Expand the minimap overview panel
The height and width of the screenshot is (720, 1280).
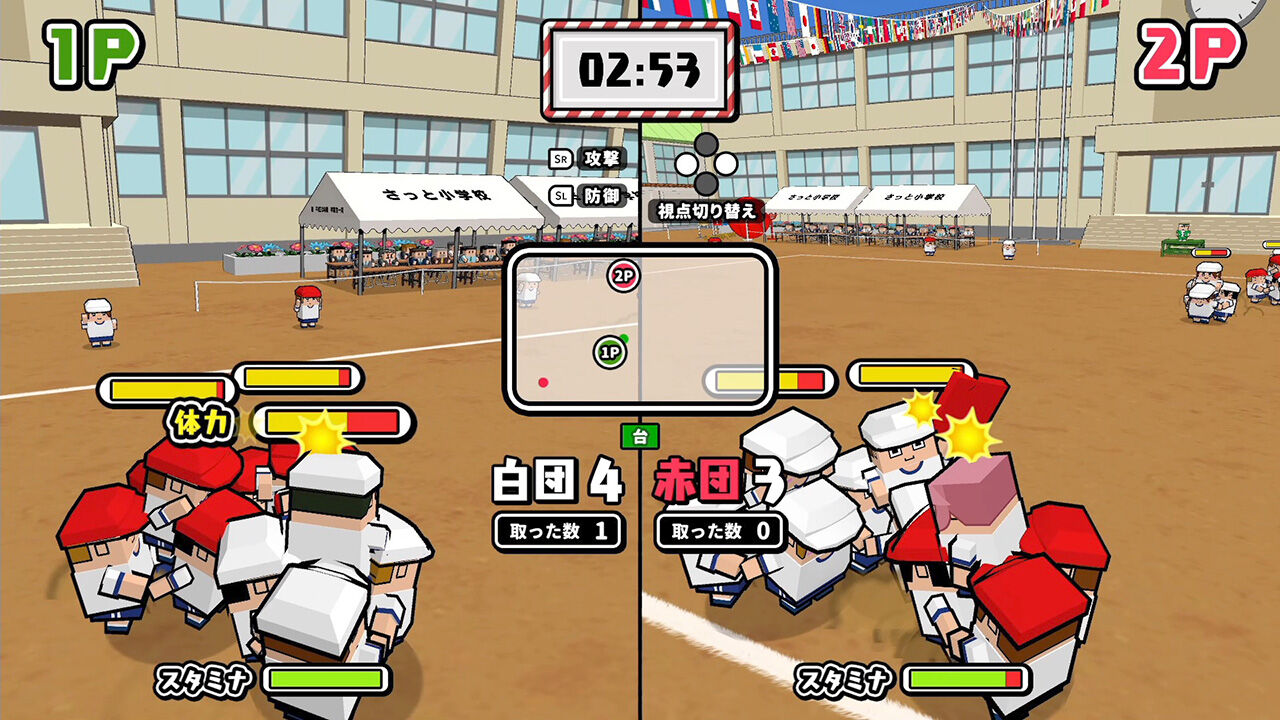[640, 330]
